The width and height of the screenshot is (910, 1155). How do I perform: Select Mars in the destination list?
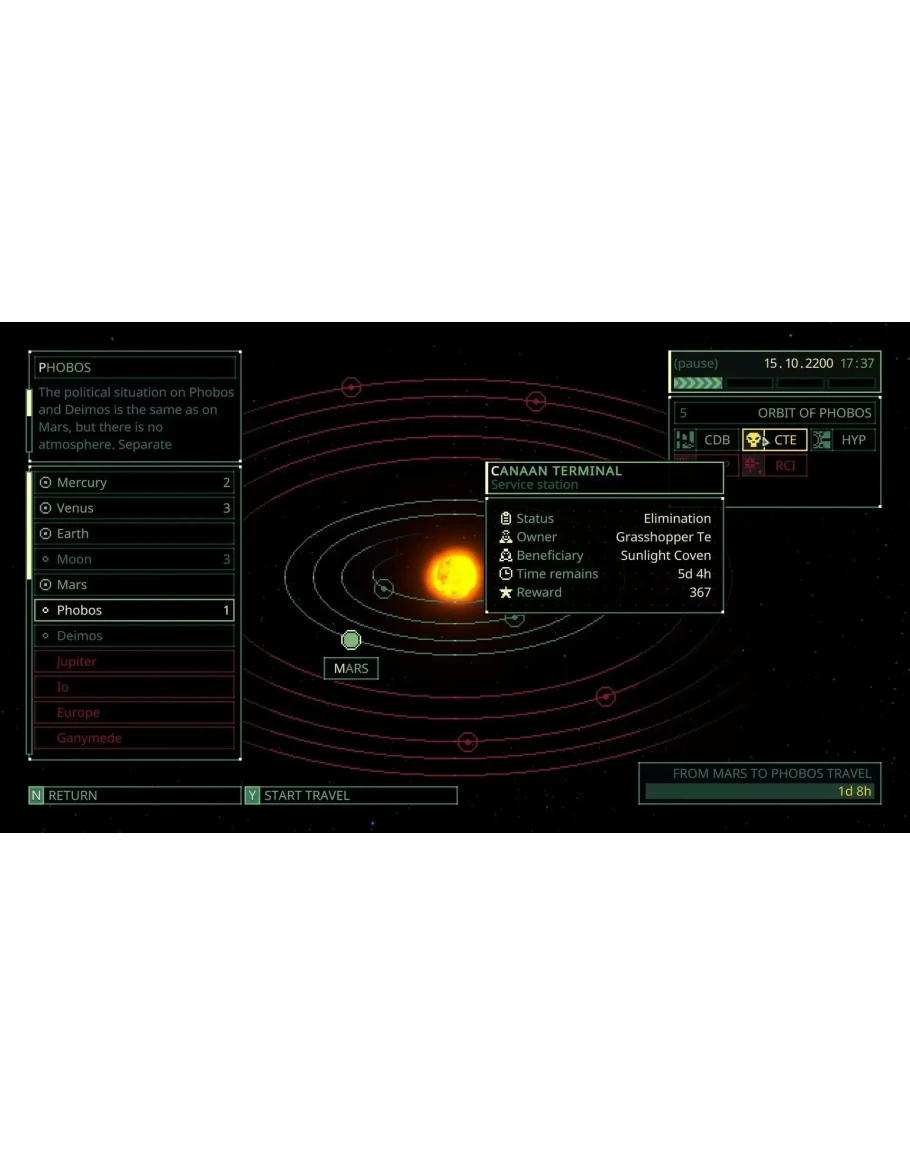click(134, 585)
